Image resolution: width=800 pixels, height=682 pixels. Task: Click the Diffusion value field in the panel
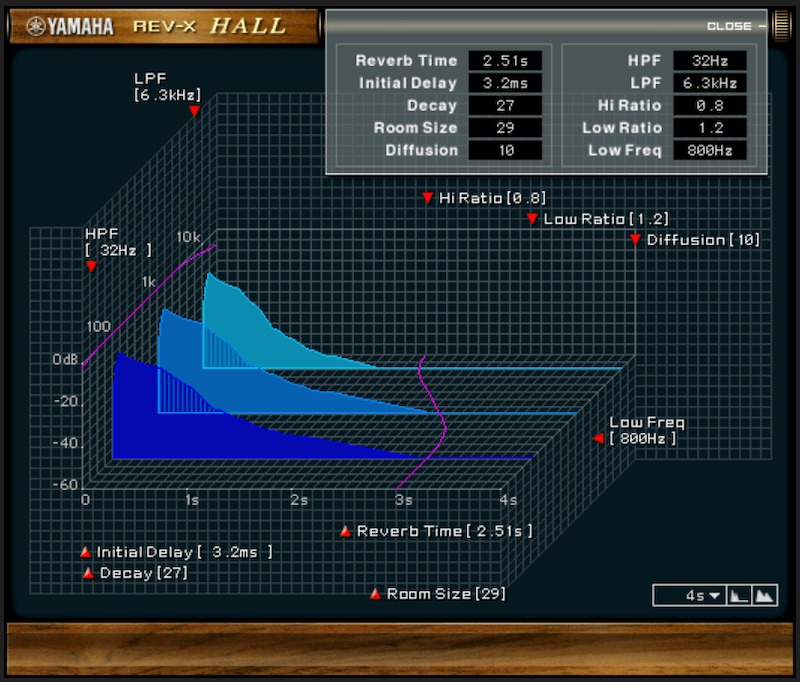point(505,150)
